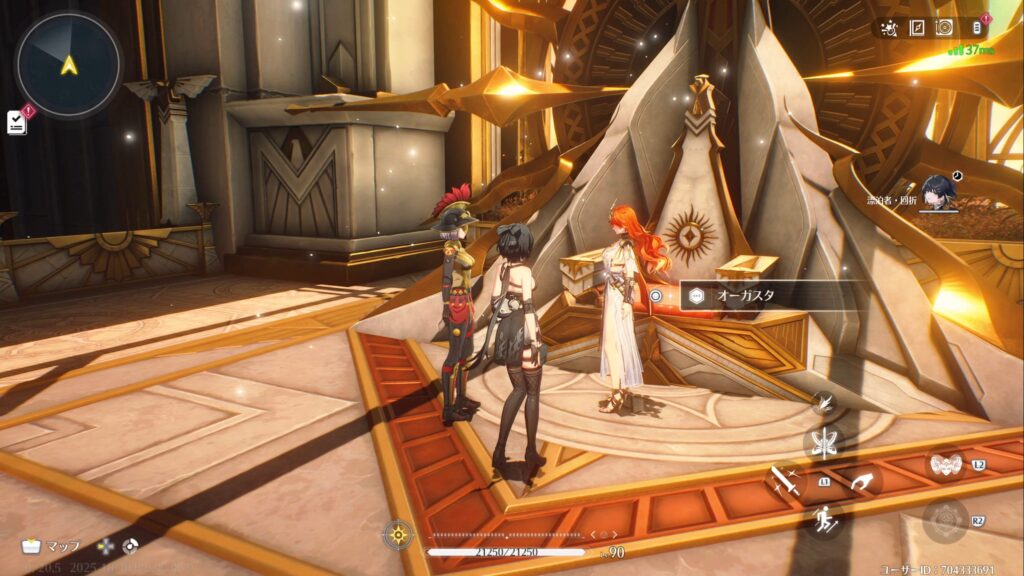Click the golden compass emblem beside health bar
The height and width of the screenshot is (576, 1024).
[x=398, y=535]
